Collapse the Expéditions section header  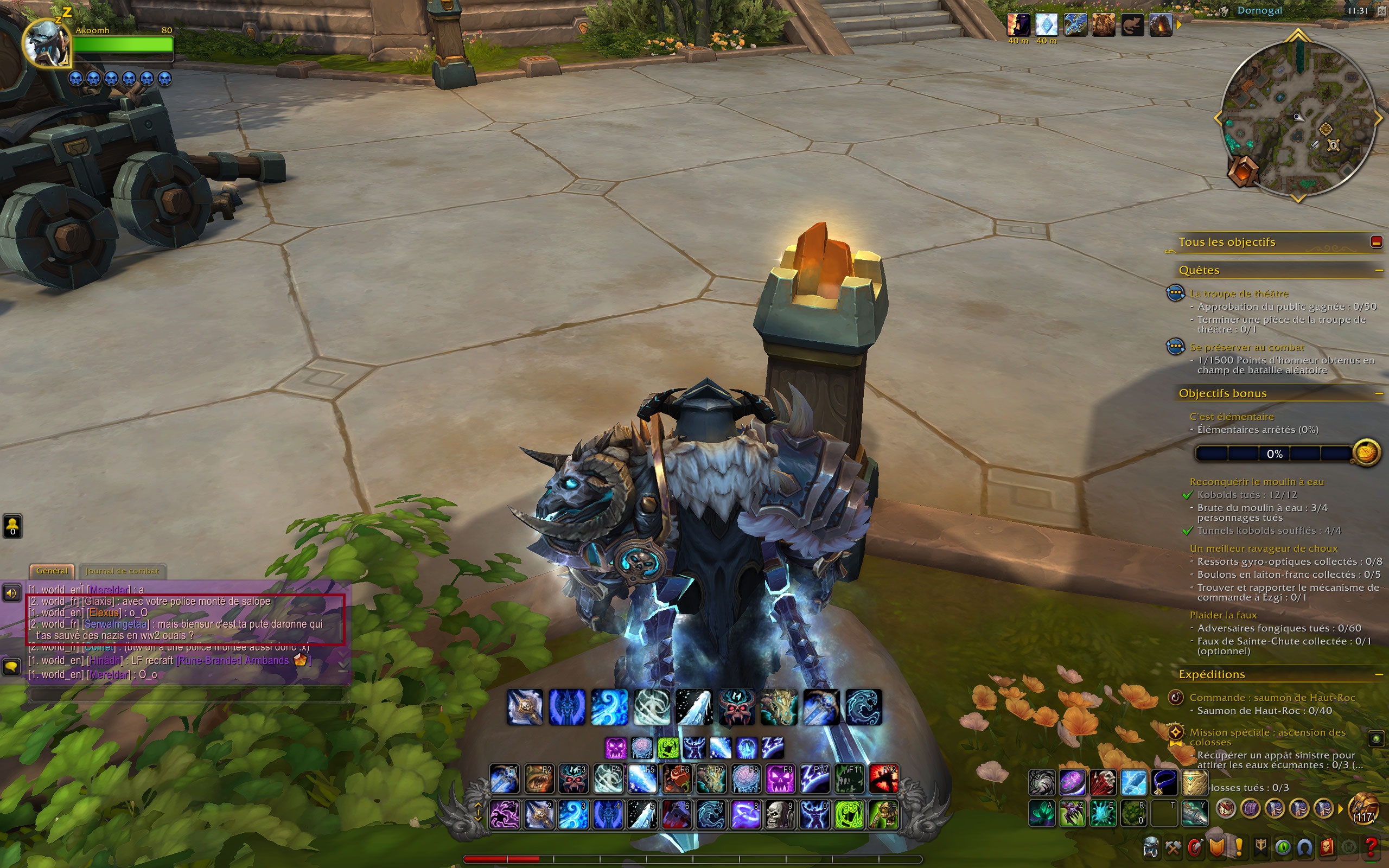click(1378, 674)
